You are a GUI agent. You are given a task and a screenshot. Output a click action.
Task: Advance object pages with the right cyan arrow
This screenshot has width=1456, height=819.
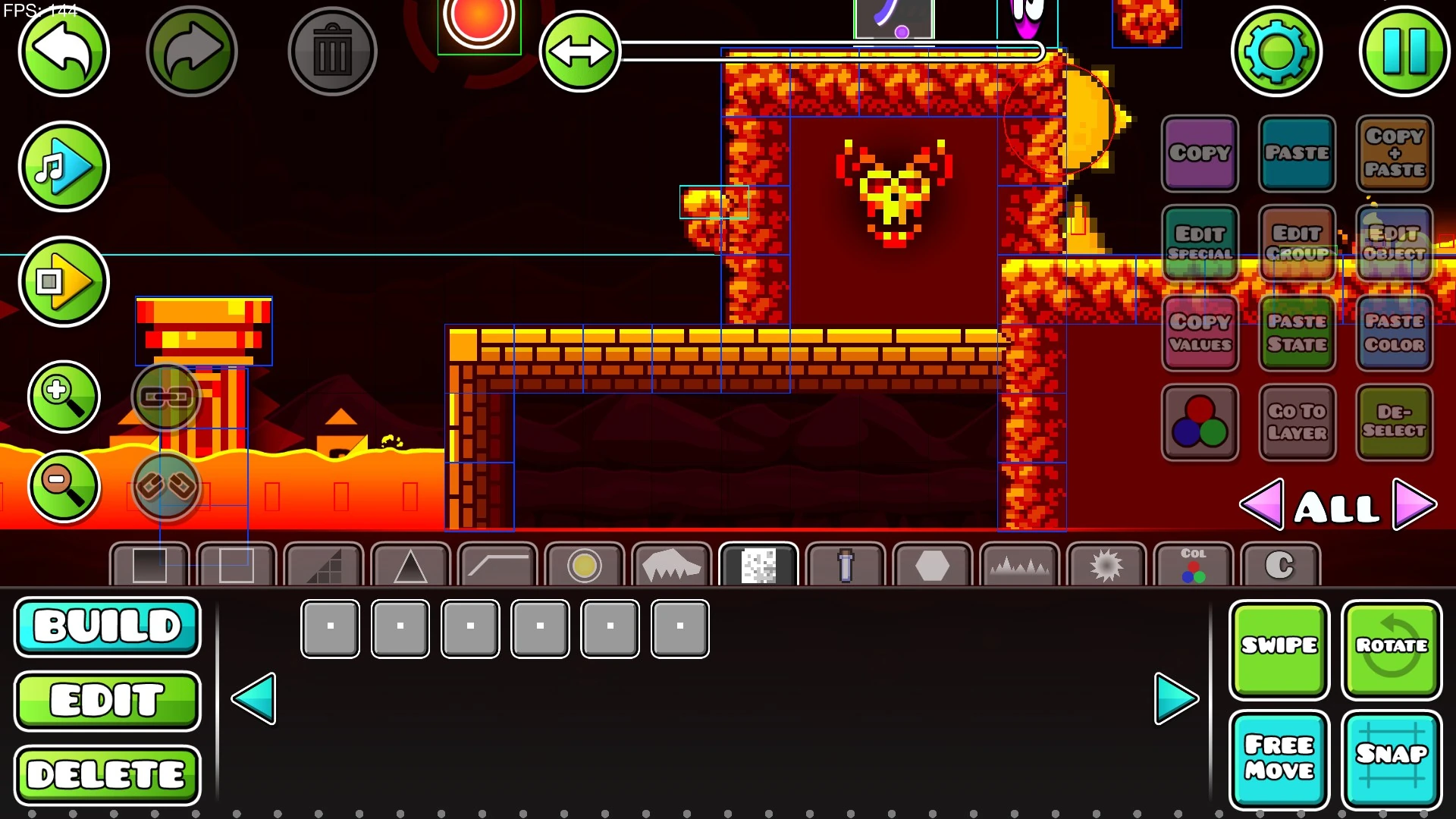(x=1176, y=699)
